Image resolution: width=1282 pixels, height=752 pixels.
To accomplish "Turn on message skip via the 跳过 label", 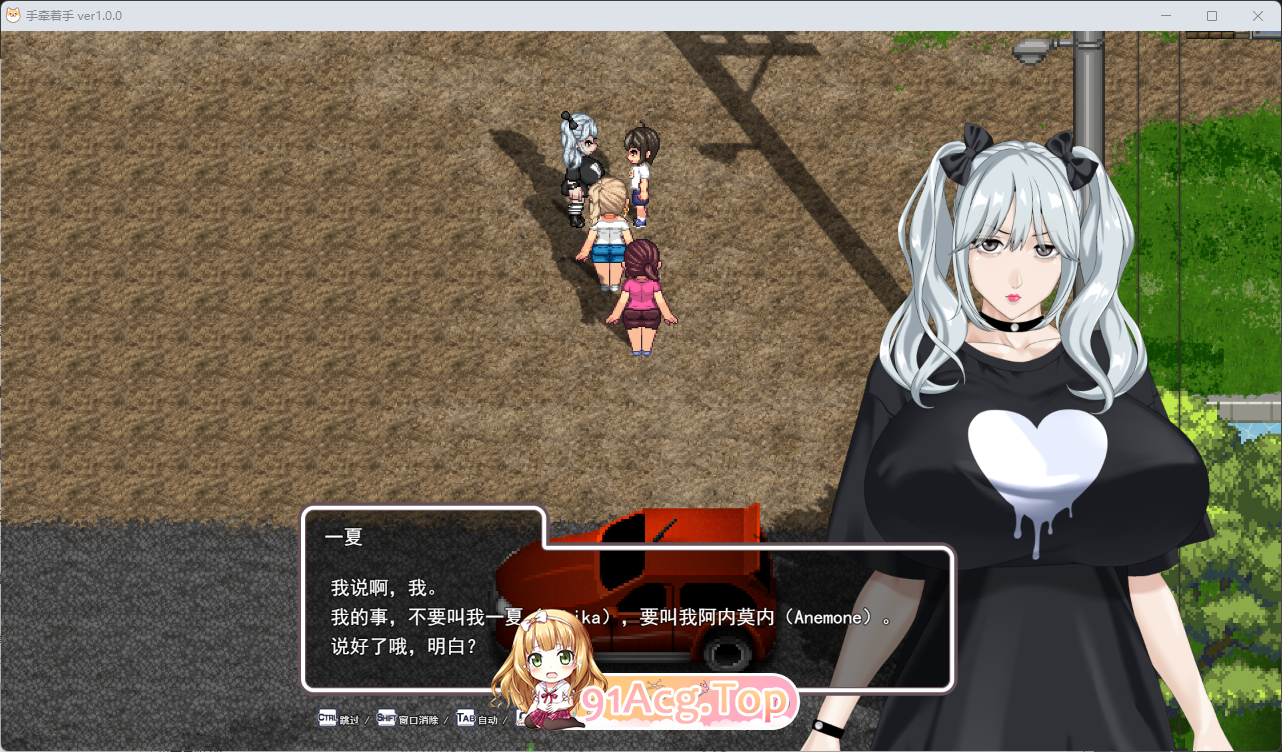I will pos(349,718).
